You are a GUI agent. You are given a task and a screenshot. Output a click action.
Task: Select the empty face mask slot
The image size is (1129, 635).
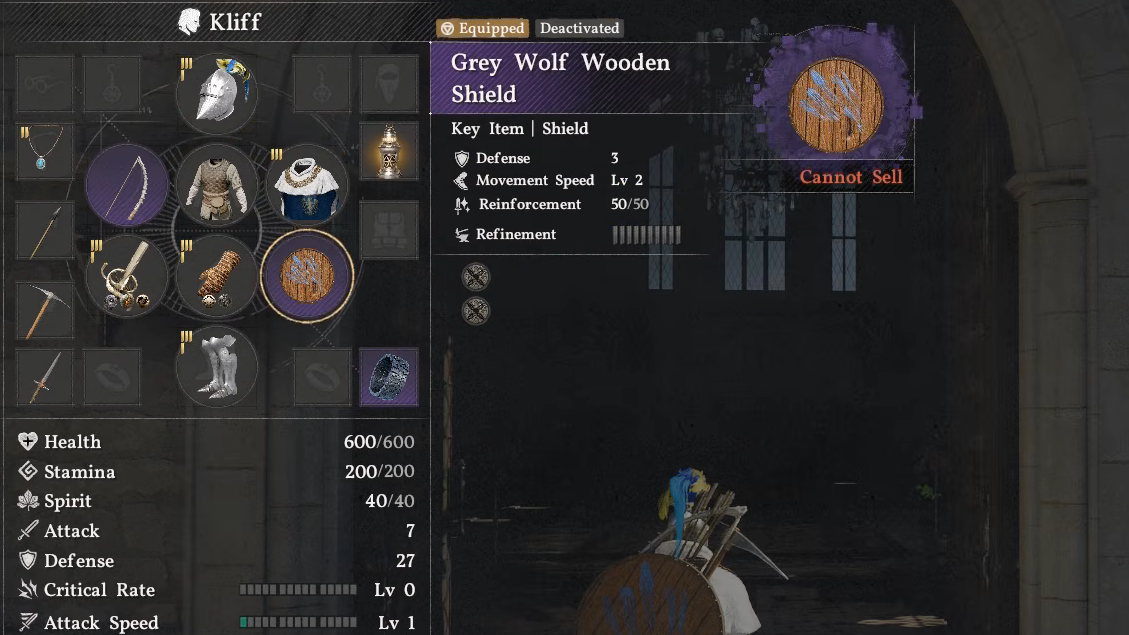coord(389,84)
